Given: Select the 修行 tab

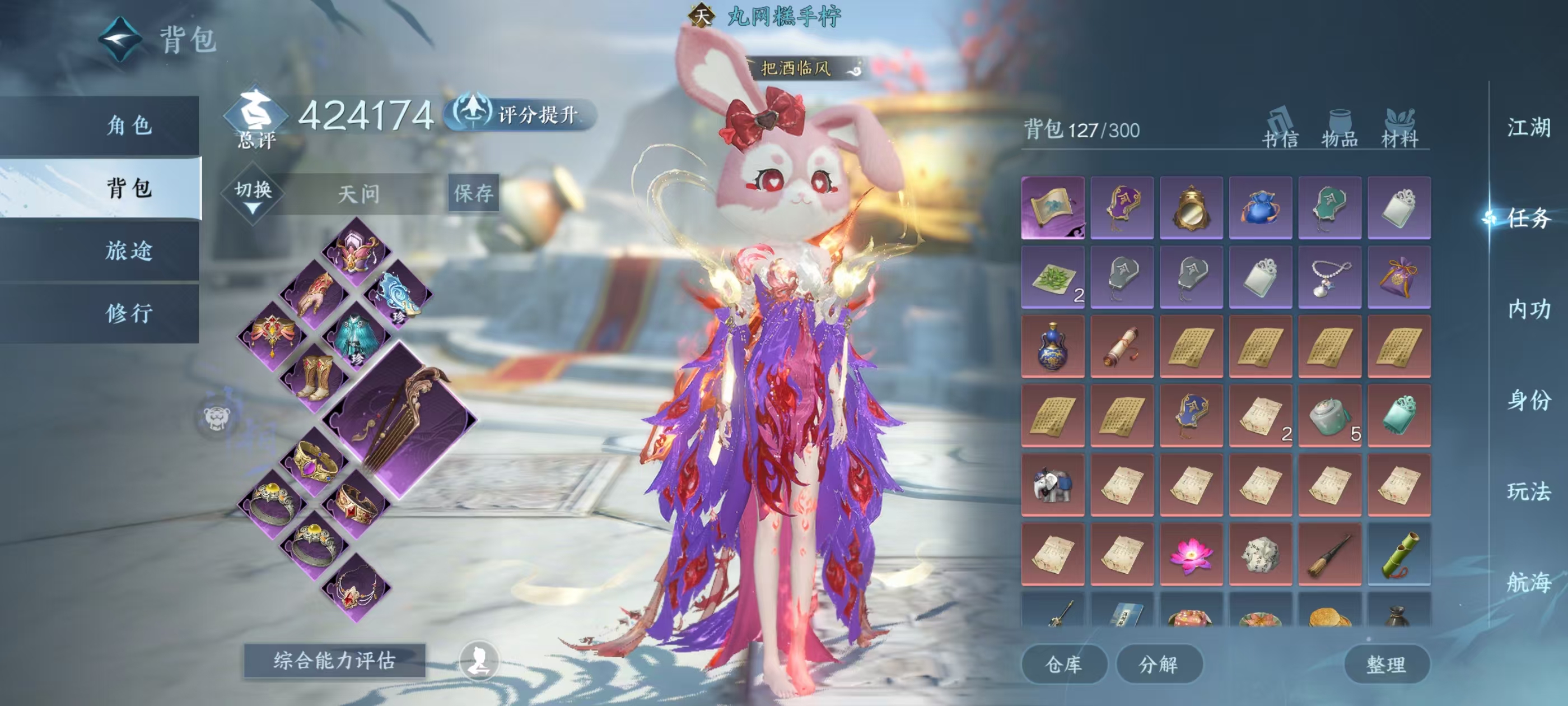Looking at the screenshot, I should pos(128,314).
